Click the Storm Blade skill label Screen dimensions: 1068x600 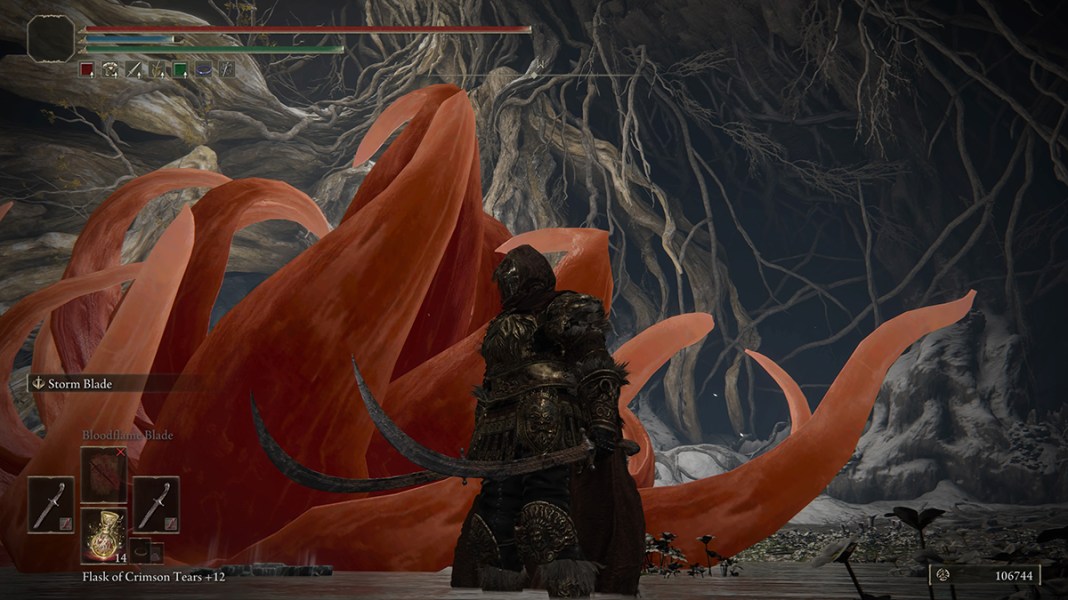(x=80, y=383)
